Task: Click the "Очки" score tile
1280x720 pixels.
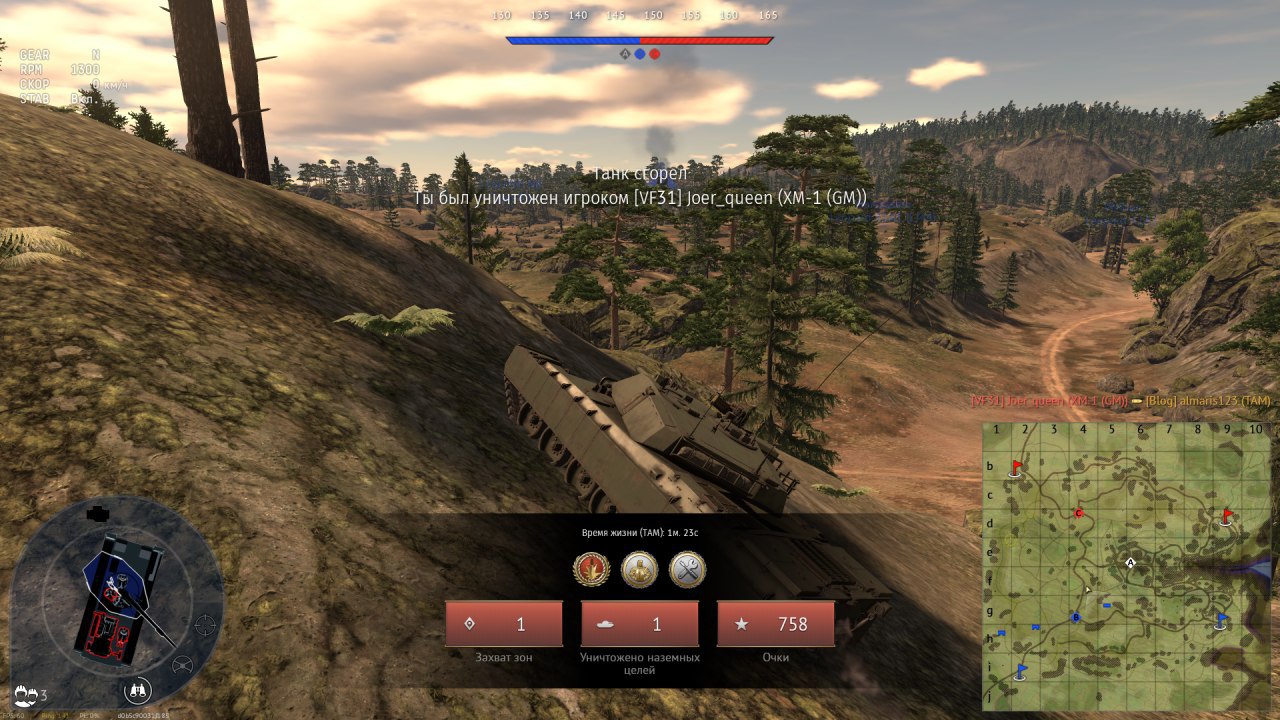Action: click(x=775, y=624)
